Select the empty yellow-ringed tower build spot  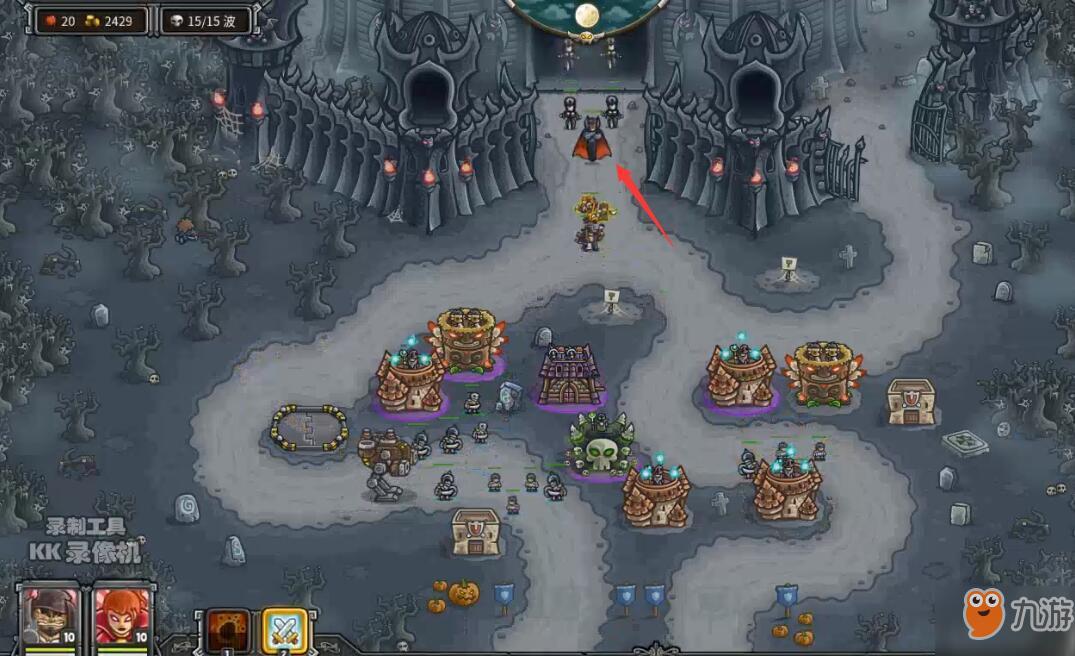[310, 428]
